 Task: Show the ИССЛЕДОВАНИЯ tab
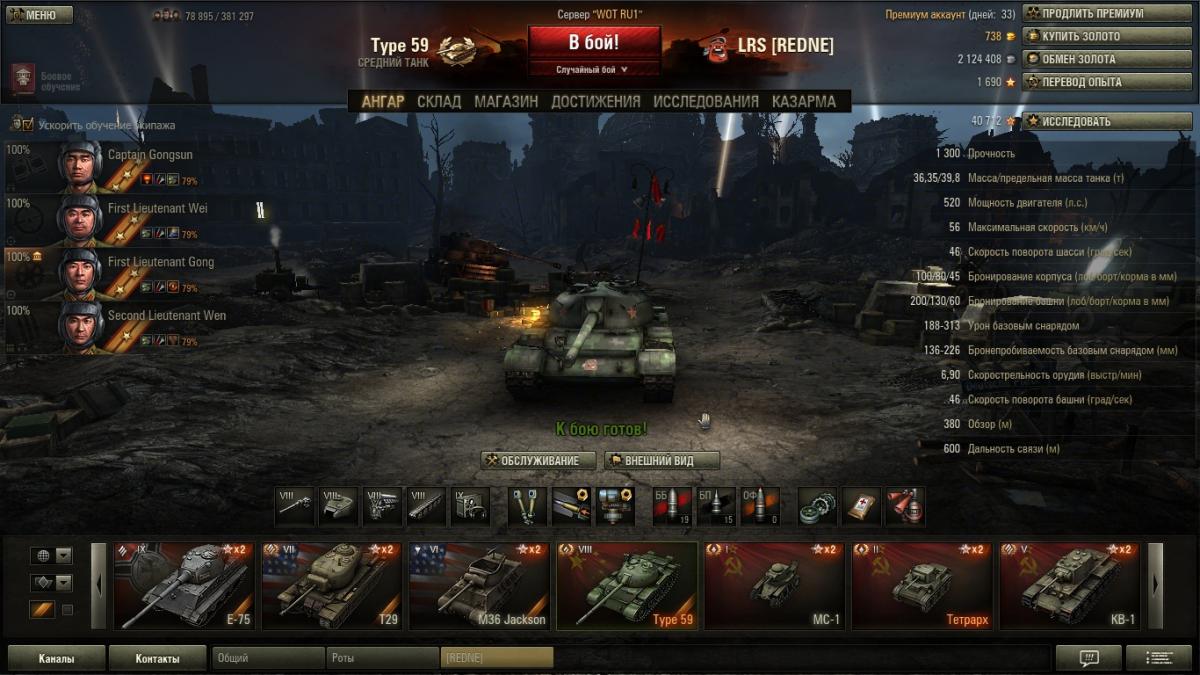pos(706,101)
